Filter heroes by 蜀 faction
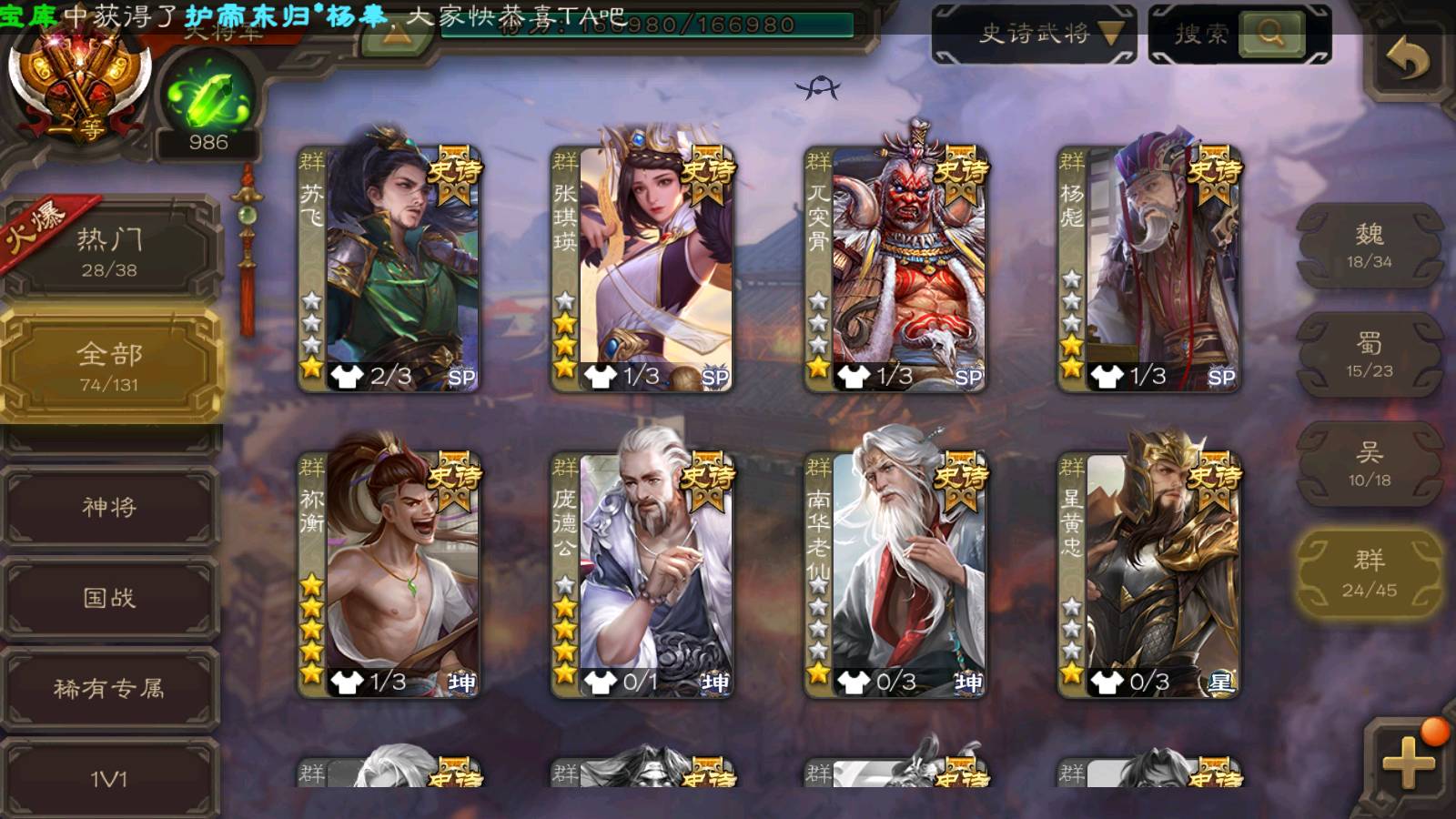Viewport: 1456px width, 819px height. [x=1369, y=355]
